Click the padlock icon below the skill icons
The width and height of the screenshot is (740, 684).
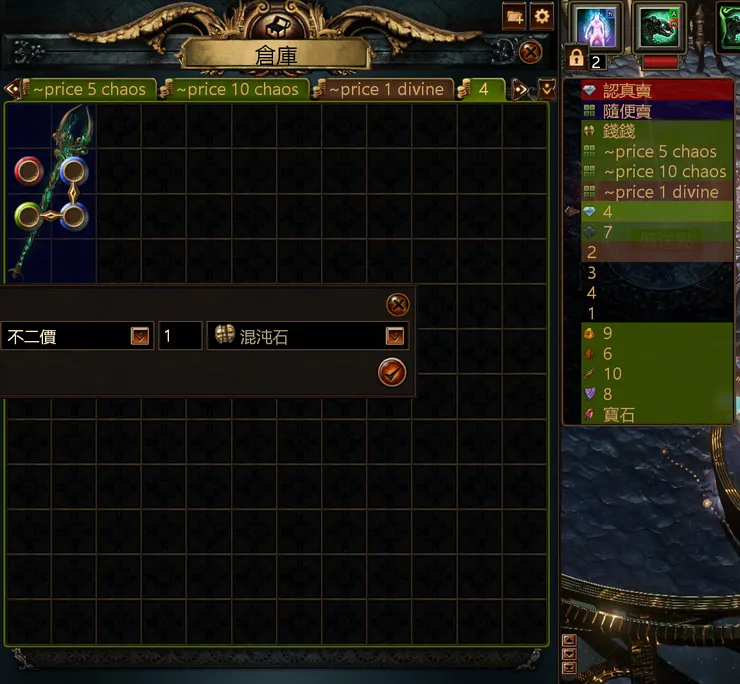(576, 57)
